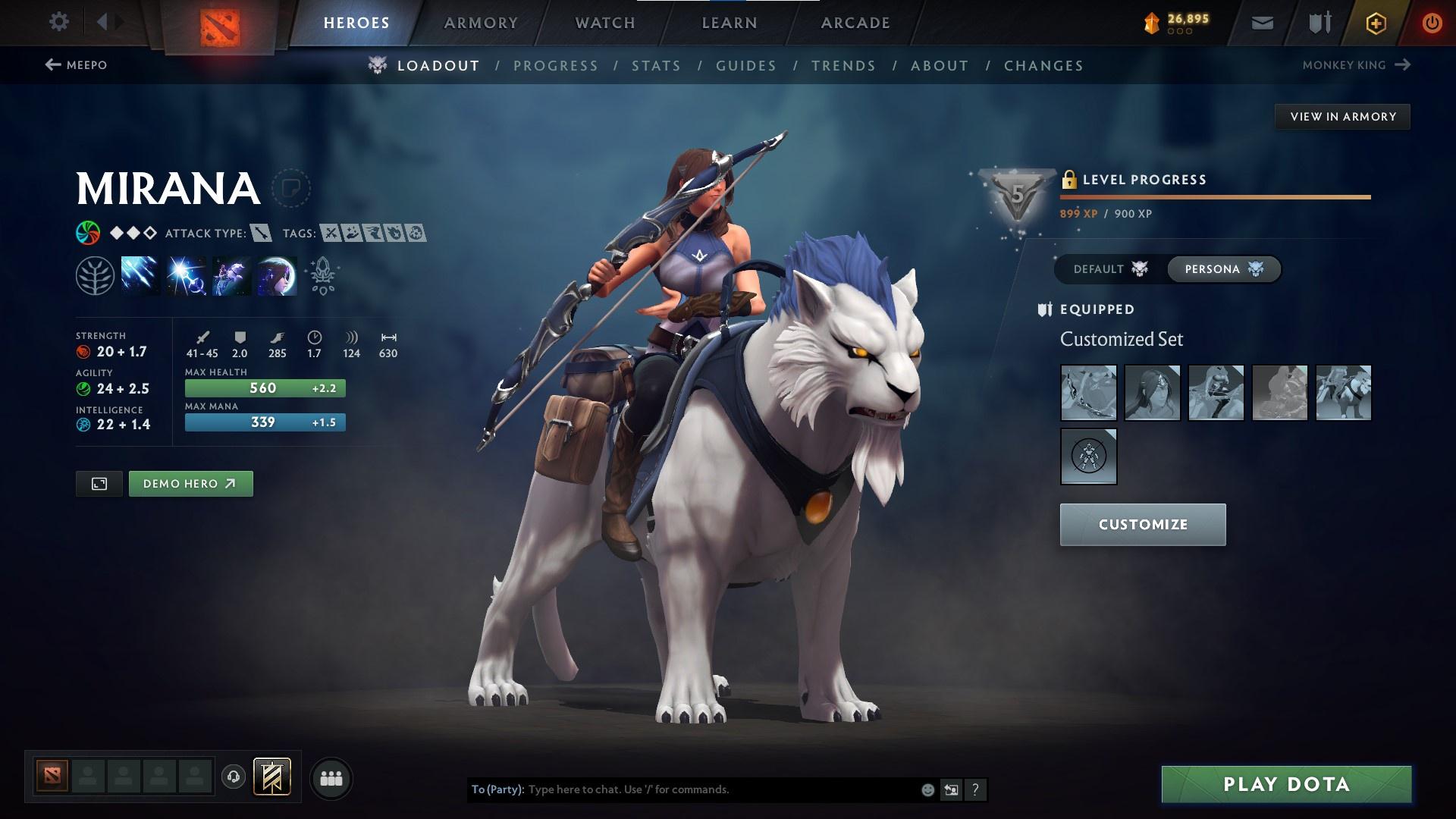Image resolution: width=1456 pixels, height=819 pixels.
Task: Click the Sacred Arrow ability icon
Action: [184, 275]
